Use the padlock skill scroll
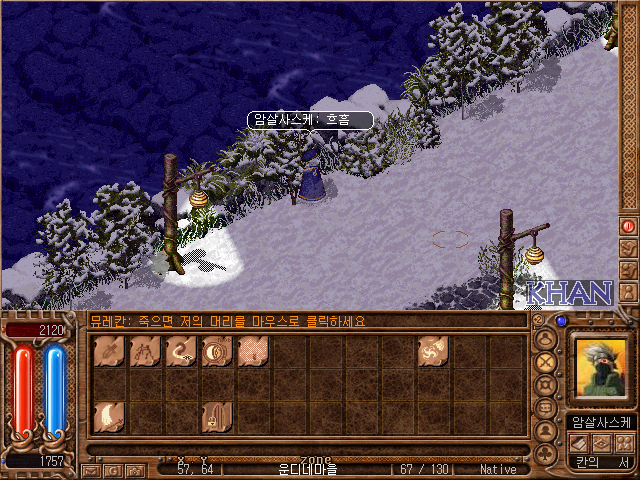Screen dimensions: 640x480 216,415
